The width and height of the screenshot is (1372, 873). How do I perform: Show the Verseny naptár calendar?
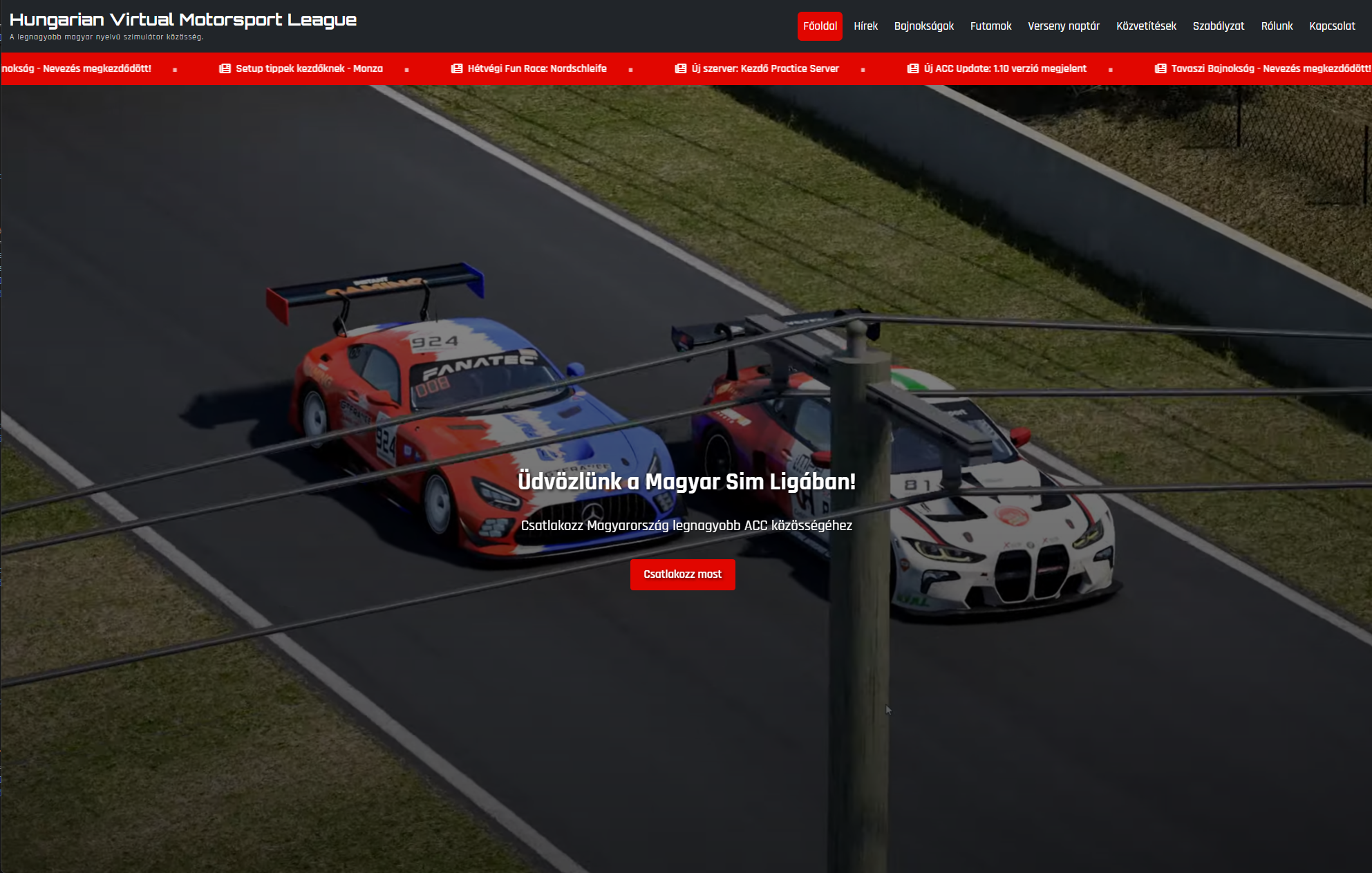click(x=1063, y=26)
